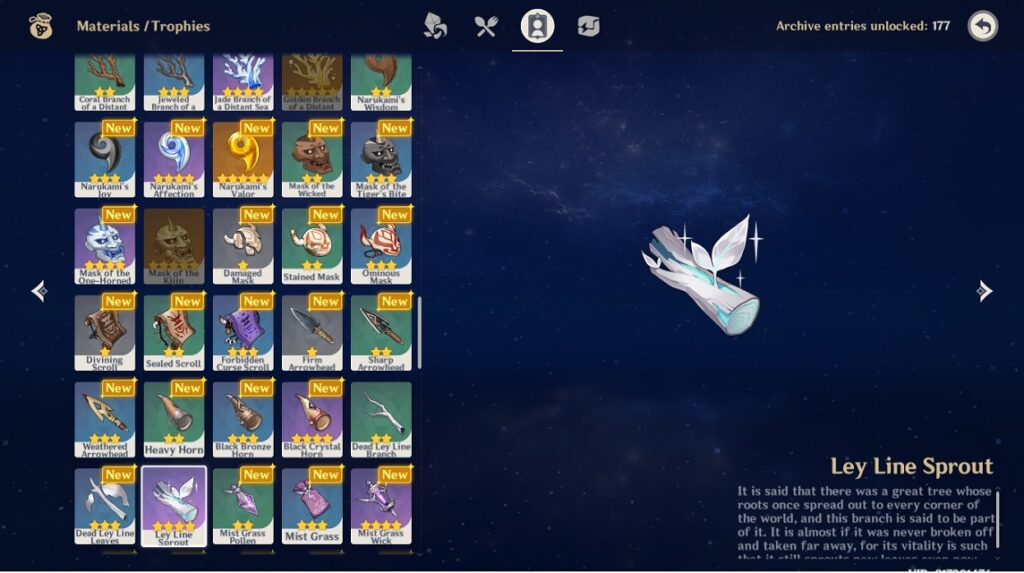
Task: Open the Ominous Mask entry
Action: coord(381,246)
